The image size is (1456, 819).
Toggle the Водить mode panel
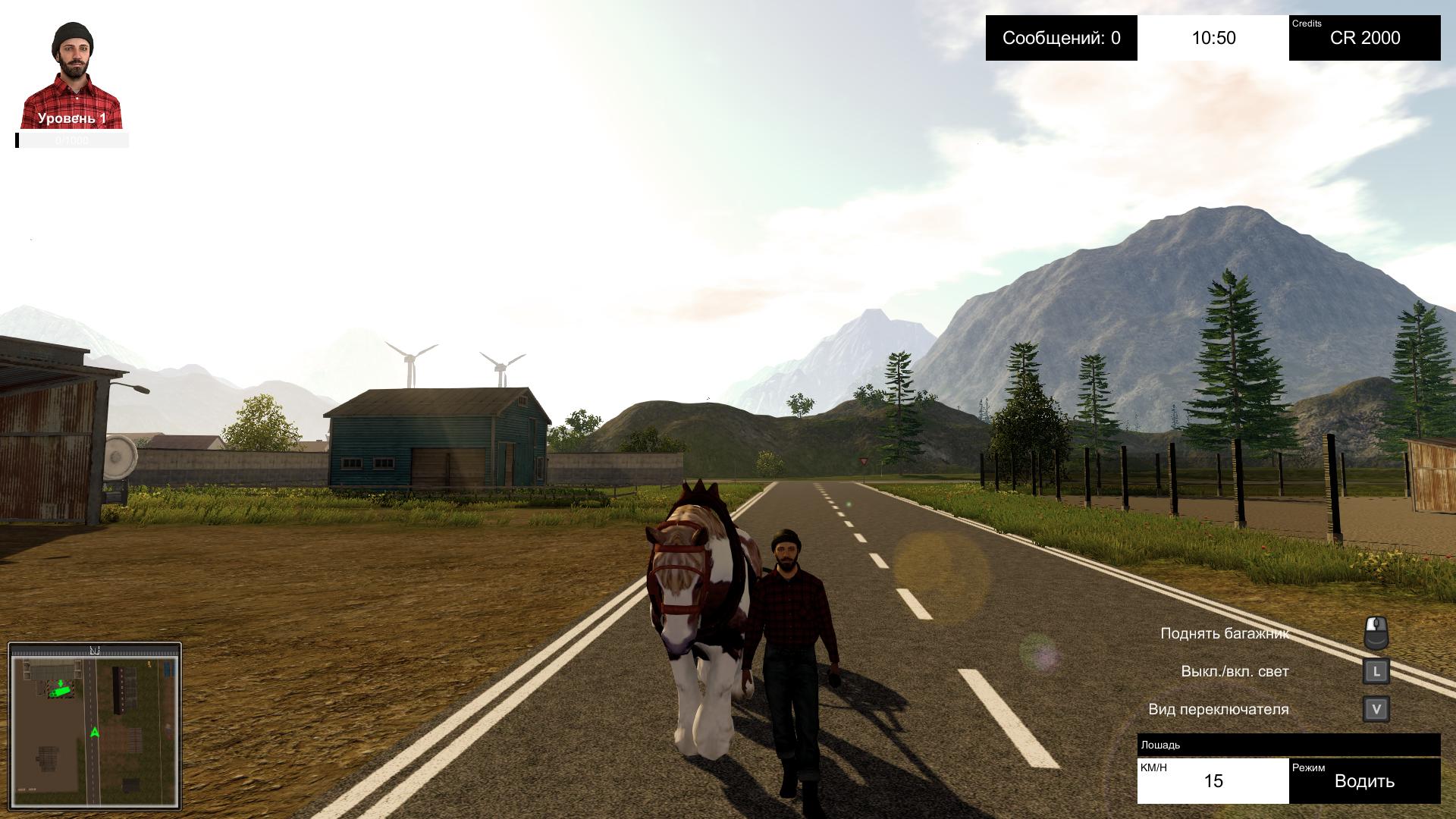(x=1364, y=780)
